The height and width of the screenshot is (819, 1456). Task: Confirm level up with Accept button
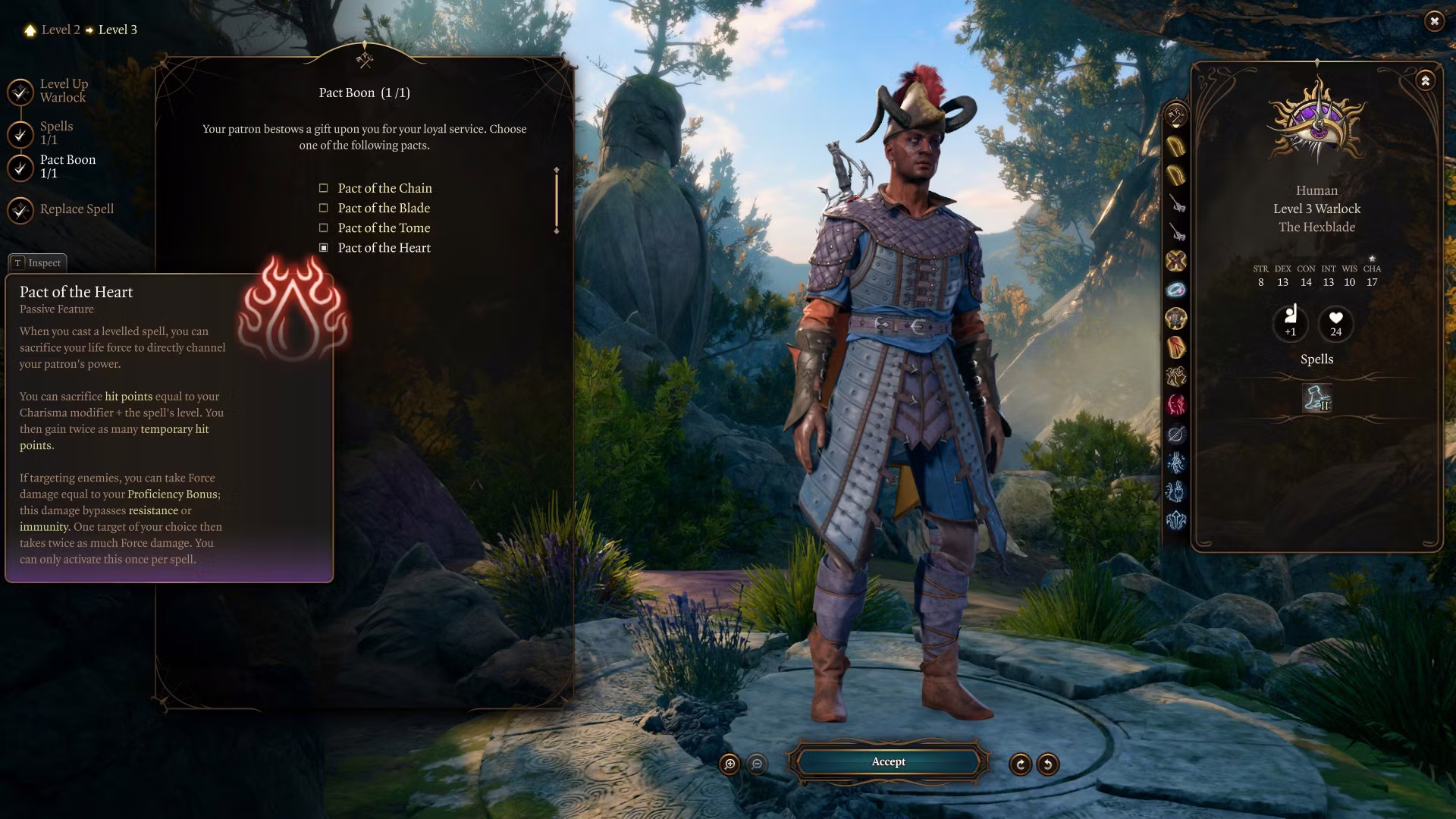pyautogui.click(x=888, y=762)
